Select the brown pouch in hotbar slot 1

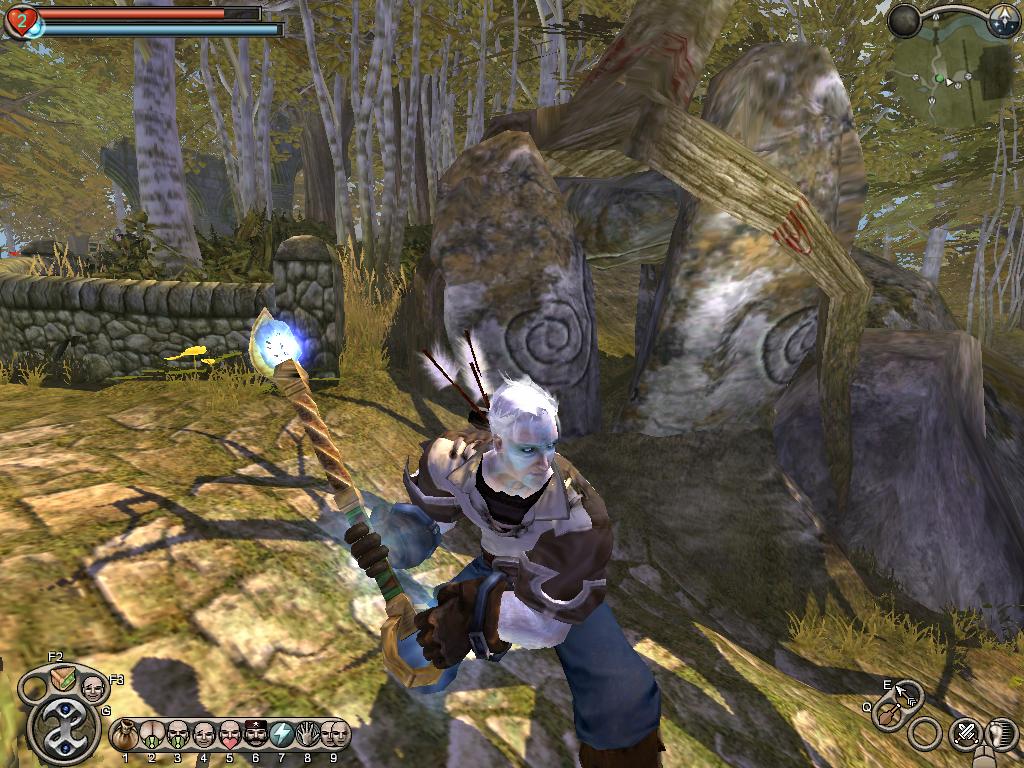pos(126,735)
